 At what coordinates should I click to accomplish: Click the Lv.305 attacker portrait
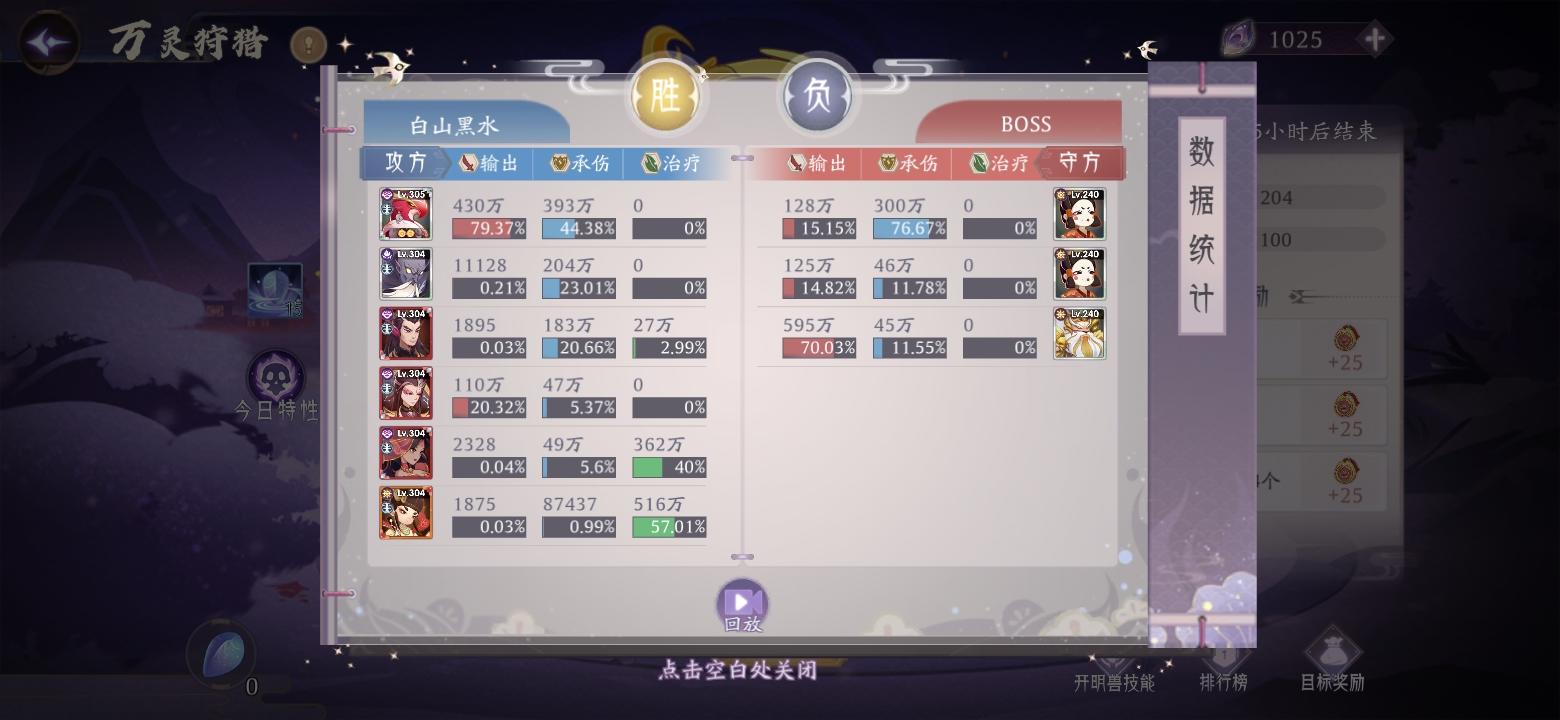[x=406, y=213]
